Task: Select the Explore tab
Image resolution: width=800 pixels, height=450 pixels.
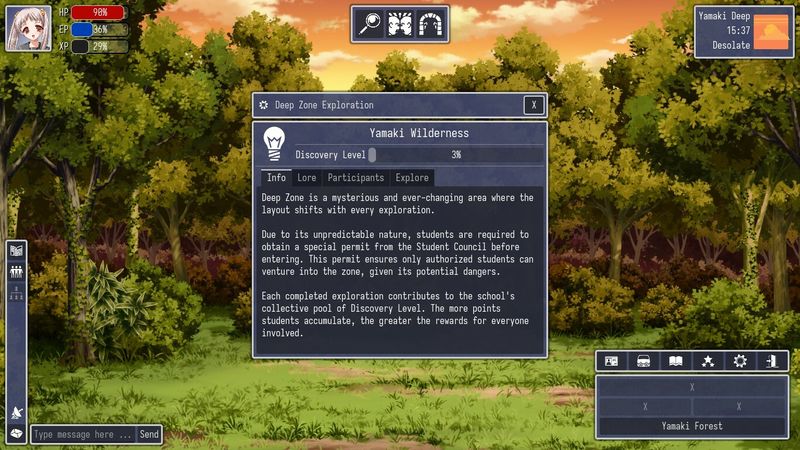Action: (x=412, y=178)
